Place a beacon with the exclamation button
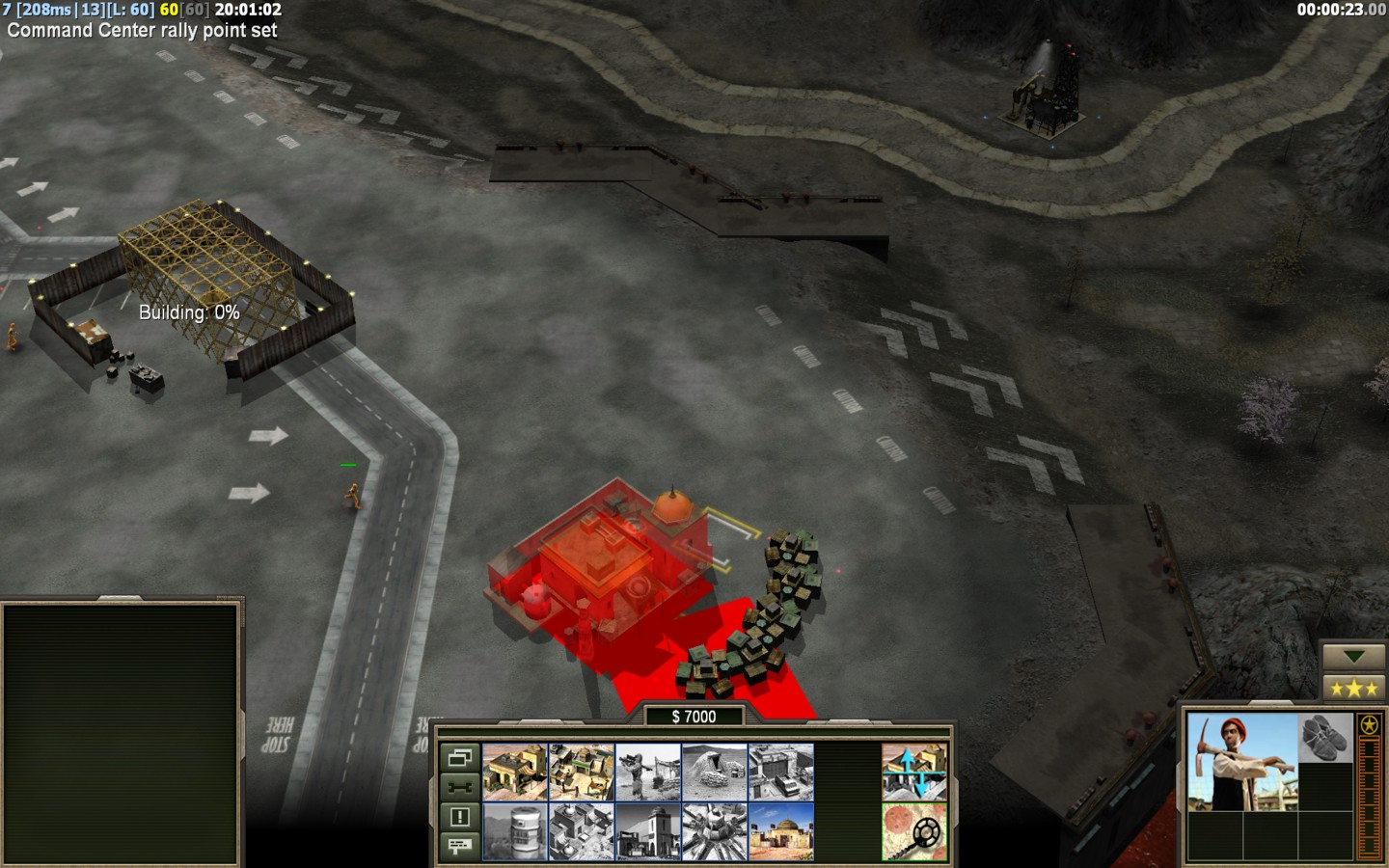This screenshot has height=868, width=1389. [x=459, y=817]
